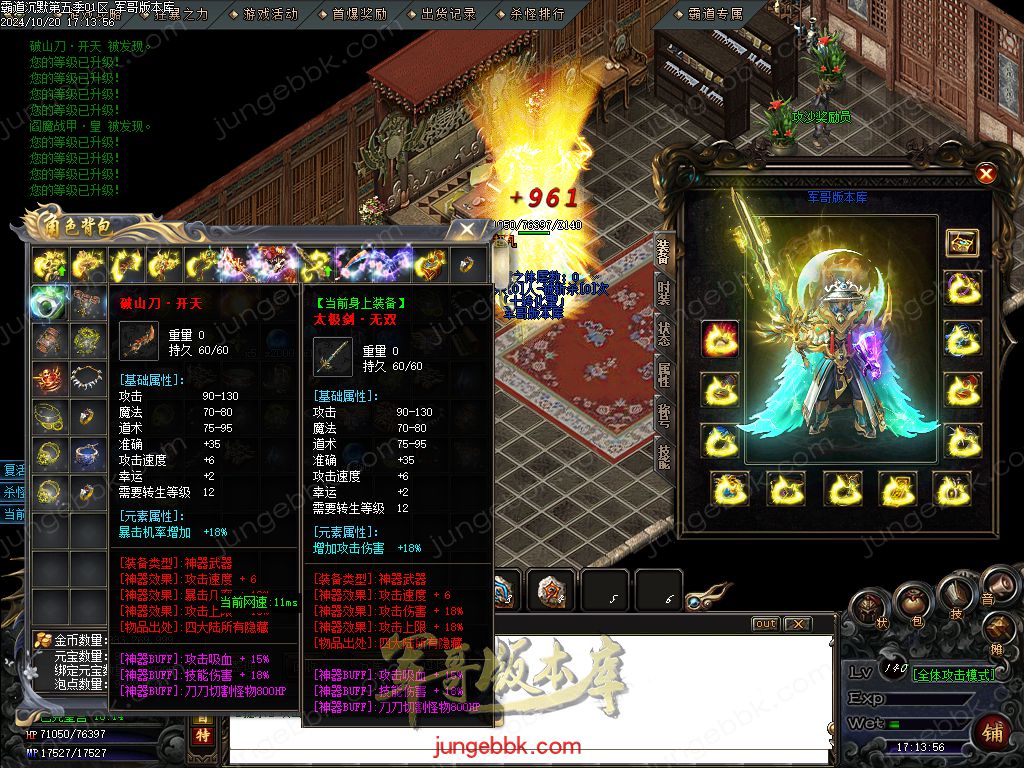Open the red 铺 shop button
The image size is (1024, 768).
click(x=992, y=733)
